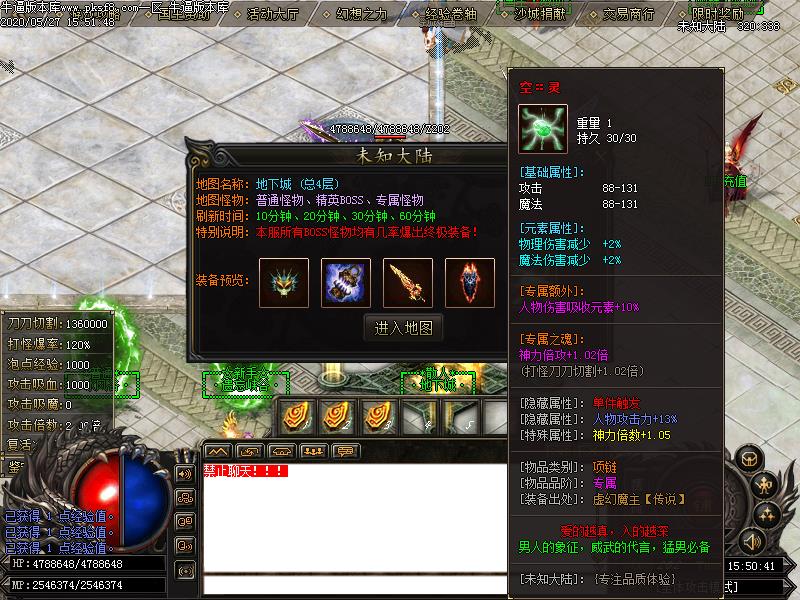Open the 幻想之力 top menu

[362, 15]
